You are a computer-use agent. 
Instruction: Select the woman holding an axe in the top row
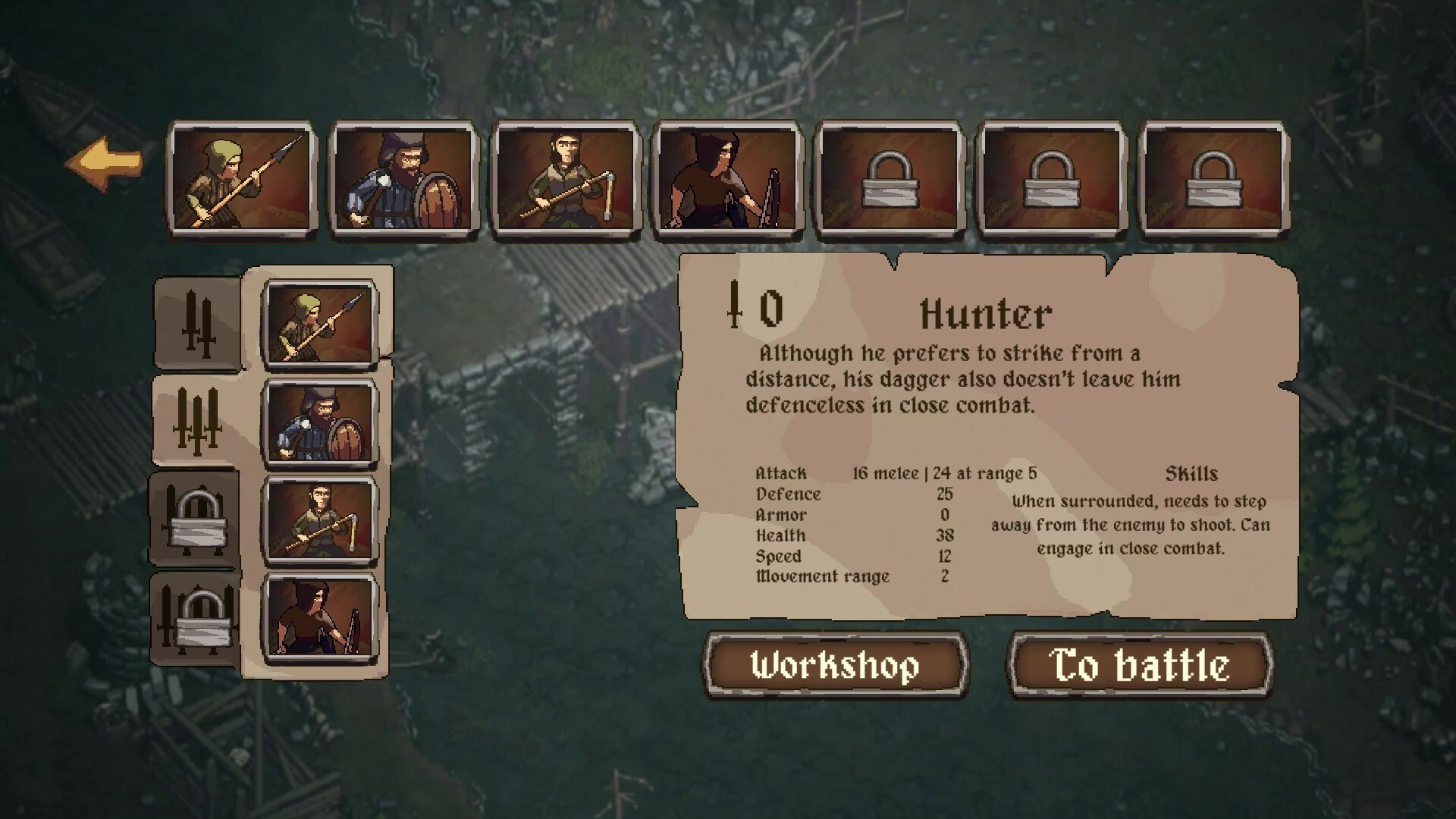coord(565,180)
